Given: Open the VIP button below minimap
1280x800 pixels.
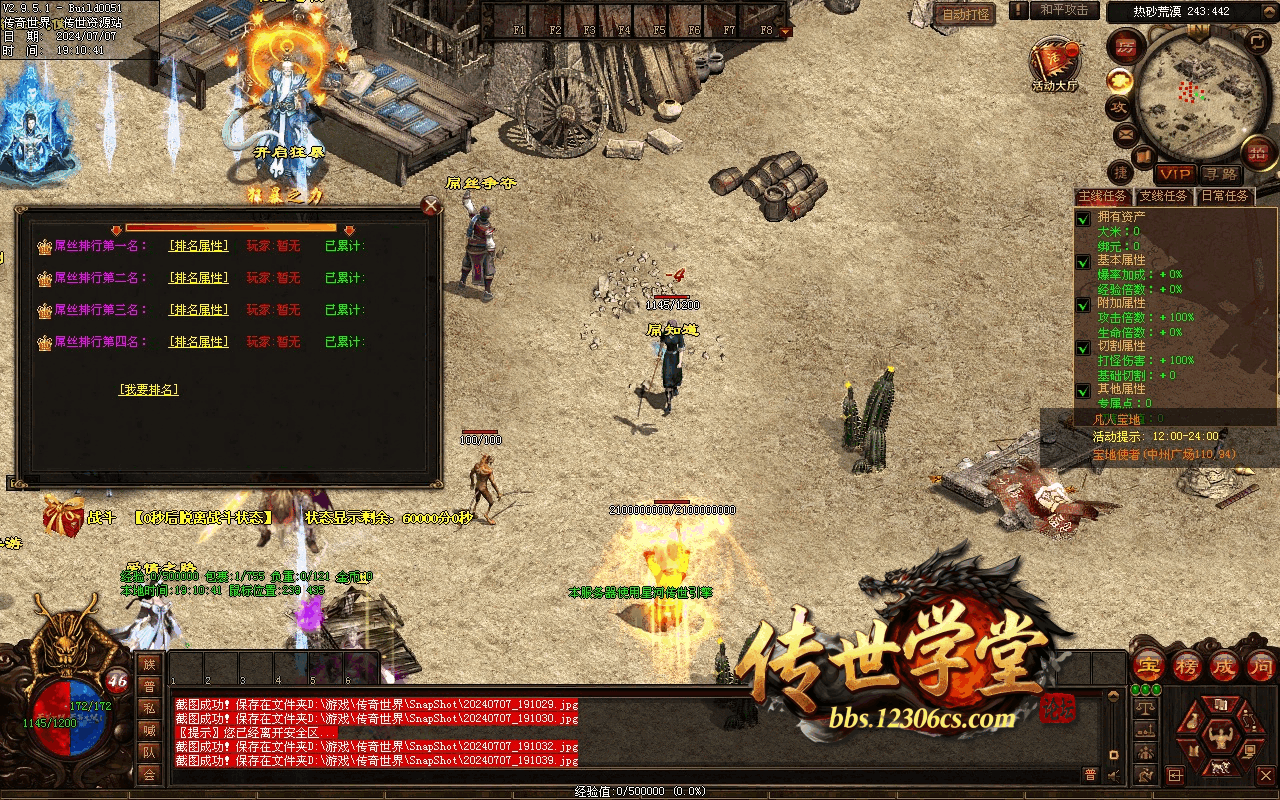Looking at the screenshot, I should (1175, 174).
